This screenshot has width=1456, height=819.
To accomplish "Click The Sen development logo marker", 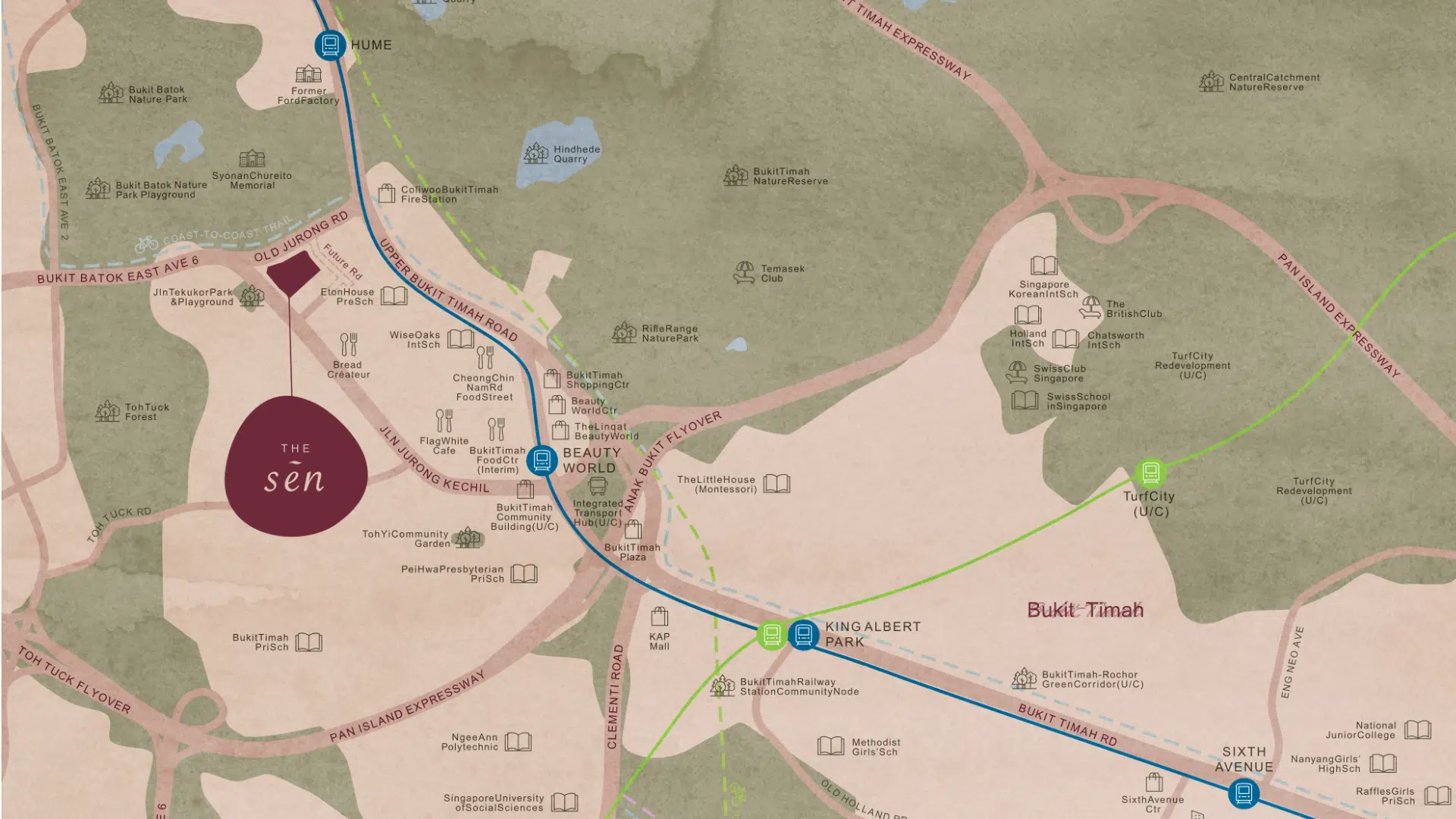I will pos(296,466).
